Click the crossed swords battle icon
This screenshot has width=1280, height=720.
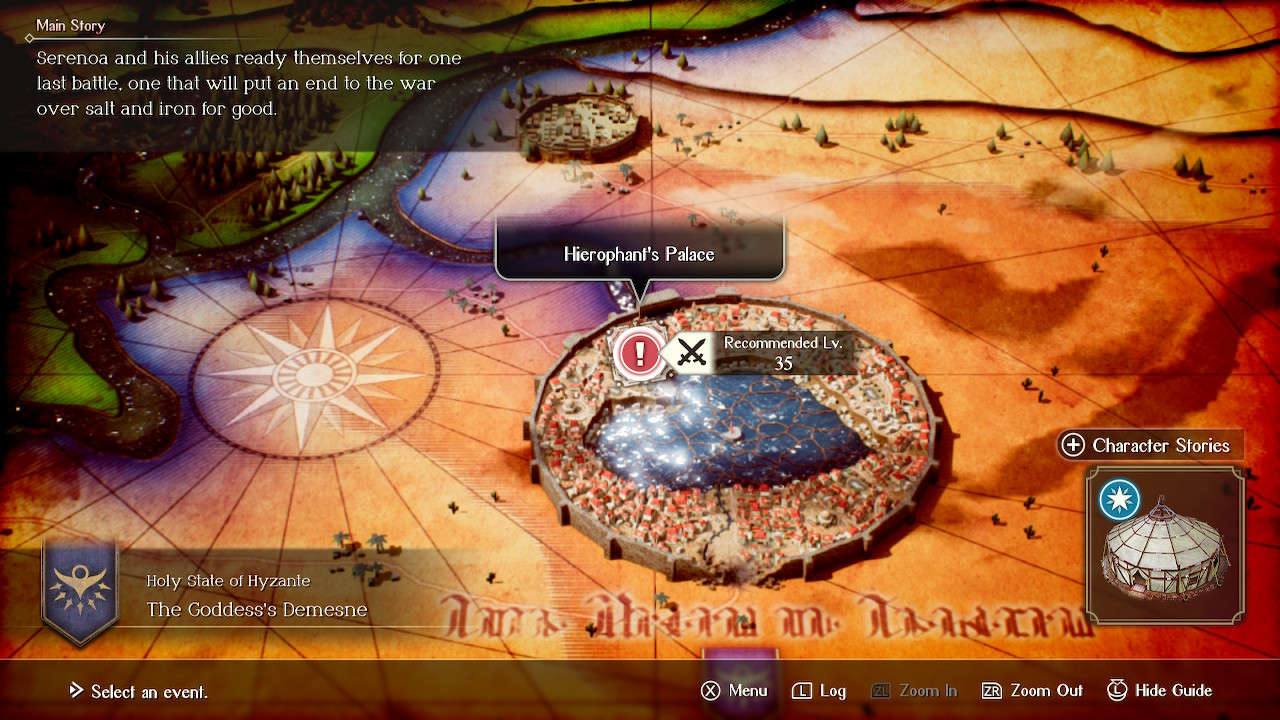[x=690, y=353]
